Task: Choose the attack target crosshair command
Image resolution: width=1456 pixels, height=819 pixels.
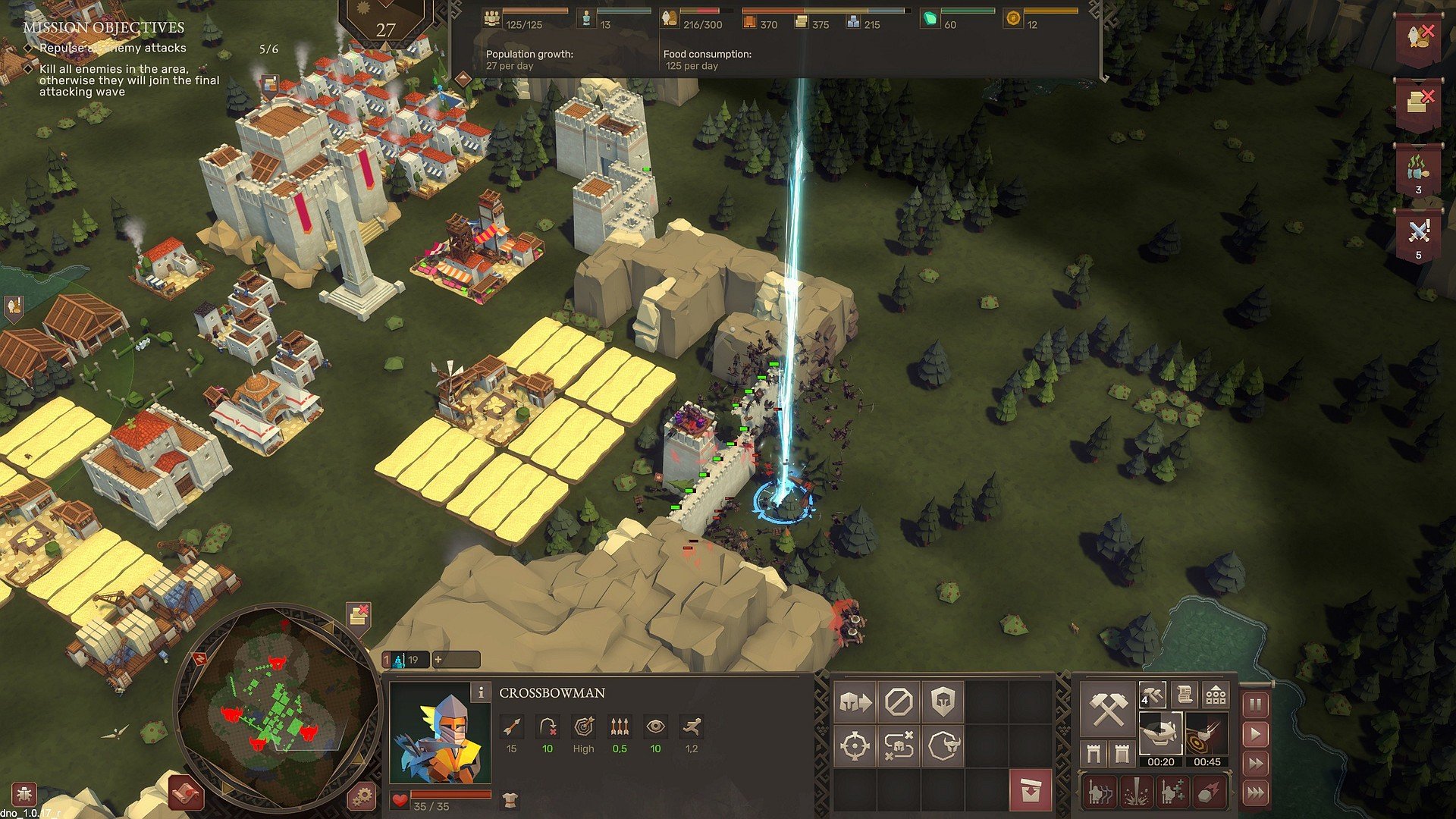Action: tap(855, 746)
